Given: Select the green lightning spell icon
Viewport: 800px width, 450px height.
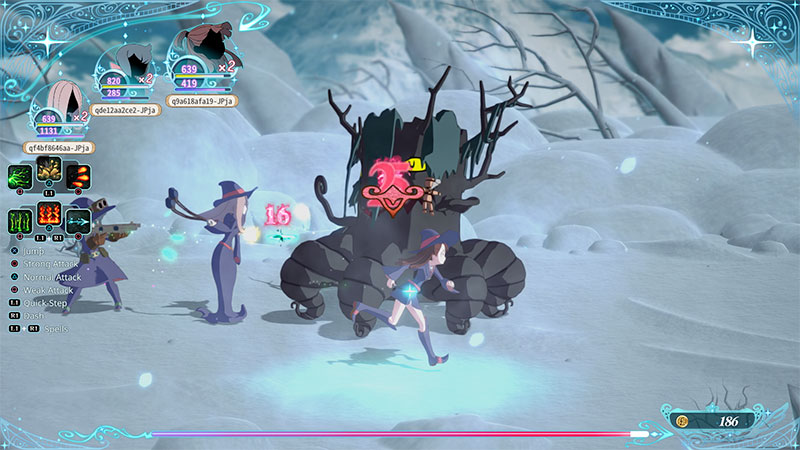Looking at the screenshot, I should 21,177.
